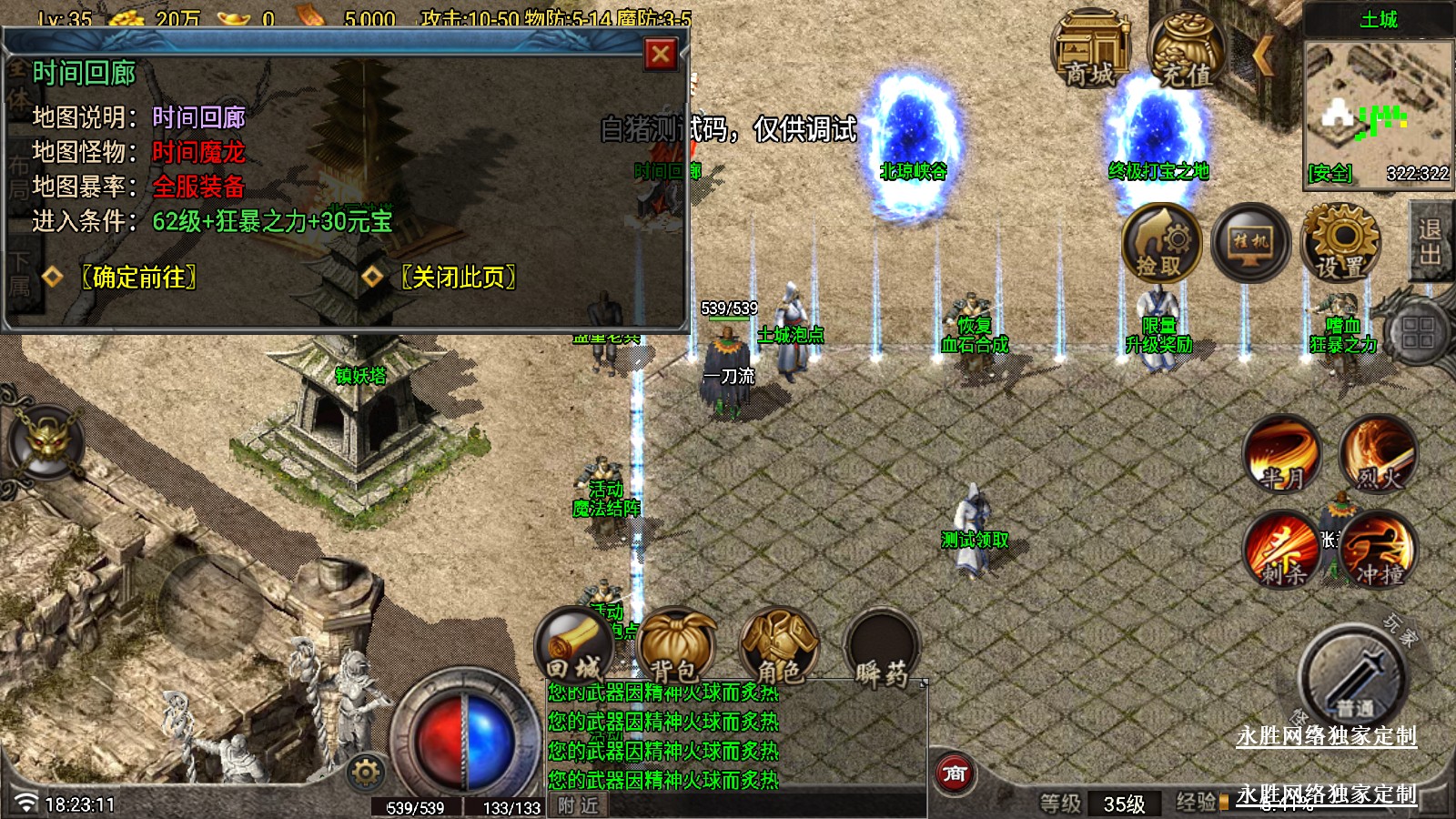Use the 冲撞 charge skill
This screenshot has height=819, width=1456.
tap(1379, 550)
